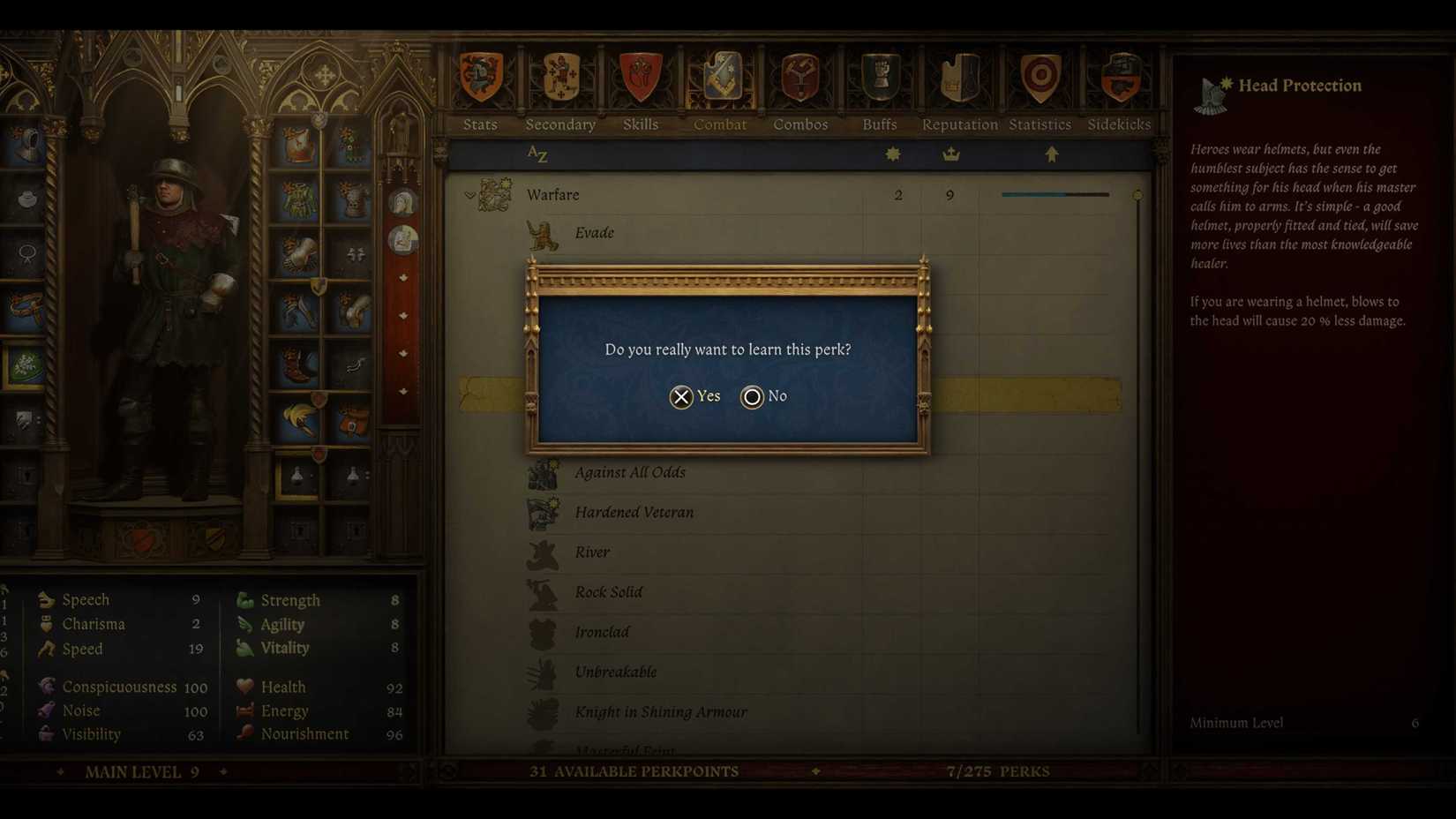Screen dimensions: 1456x819
Task: Select the Stats shield icon
Action: [x=479, y=78]
